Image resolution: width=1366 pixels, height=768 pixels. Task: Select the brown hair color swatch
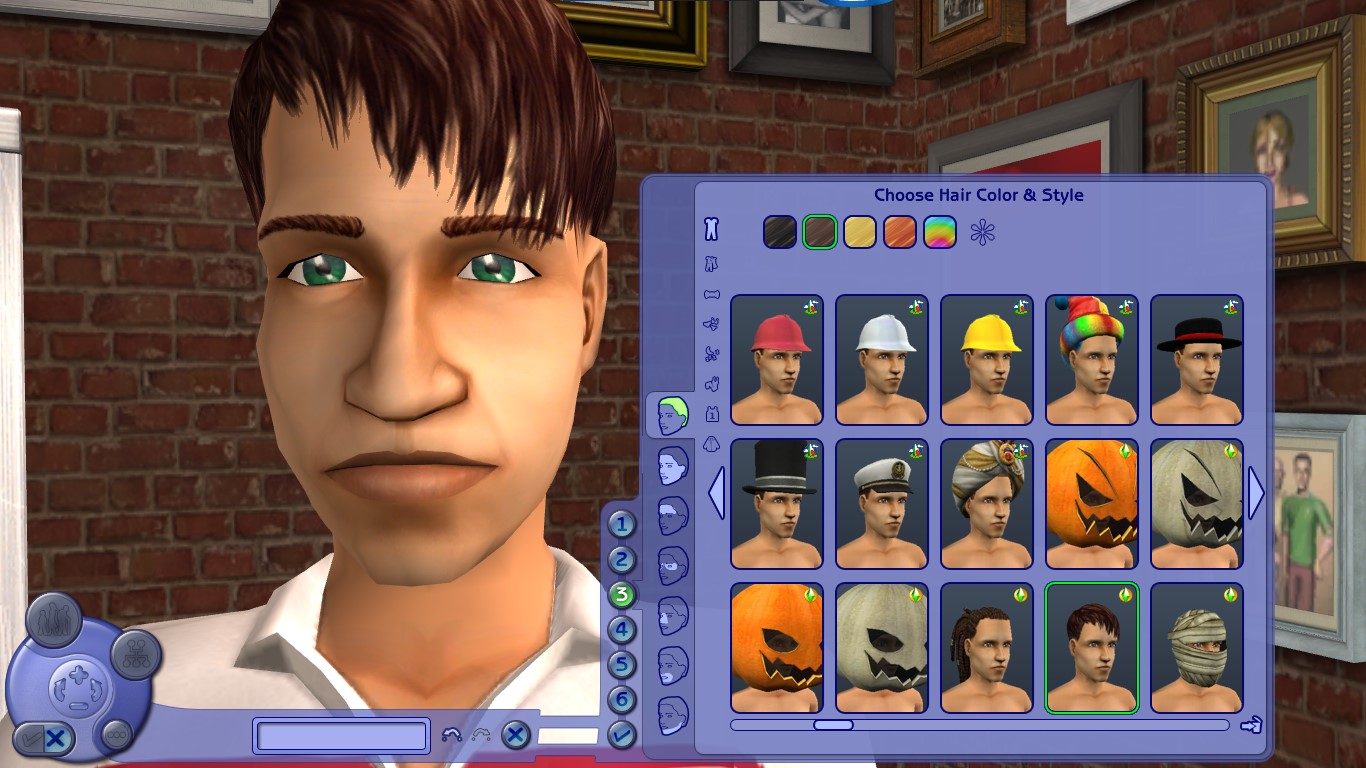pos(819,231)
